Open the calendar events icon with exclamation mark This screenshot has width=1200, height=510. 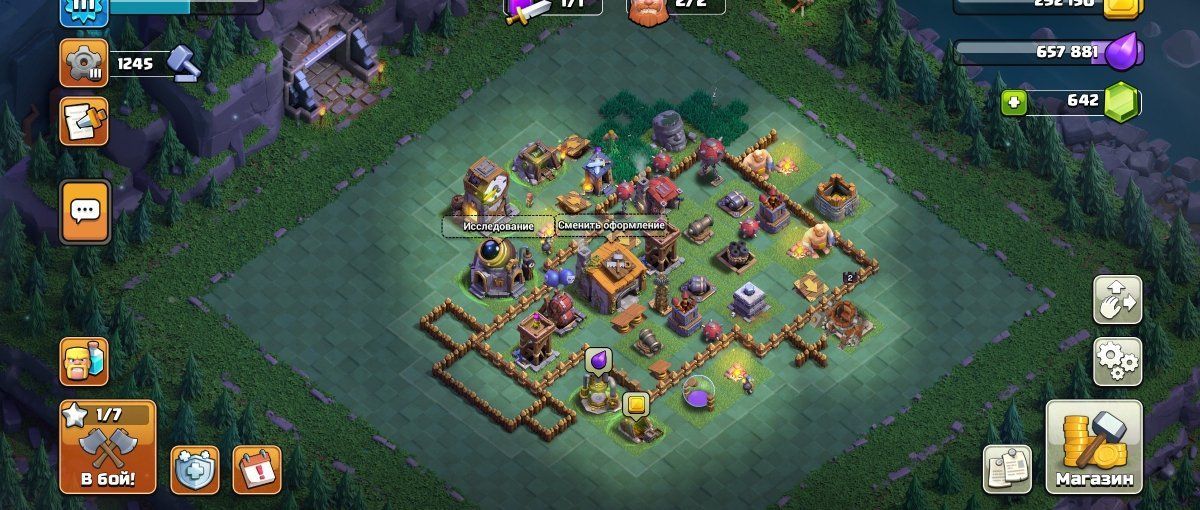257,468
